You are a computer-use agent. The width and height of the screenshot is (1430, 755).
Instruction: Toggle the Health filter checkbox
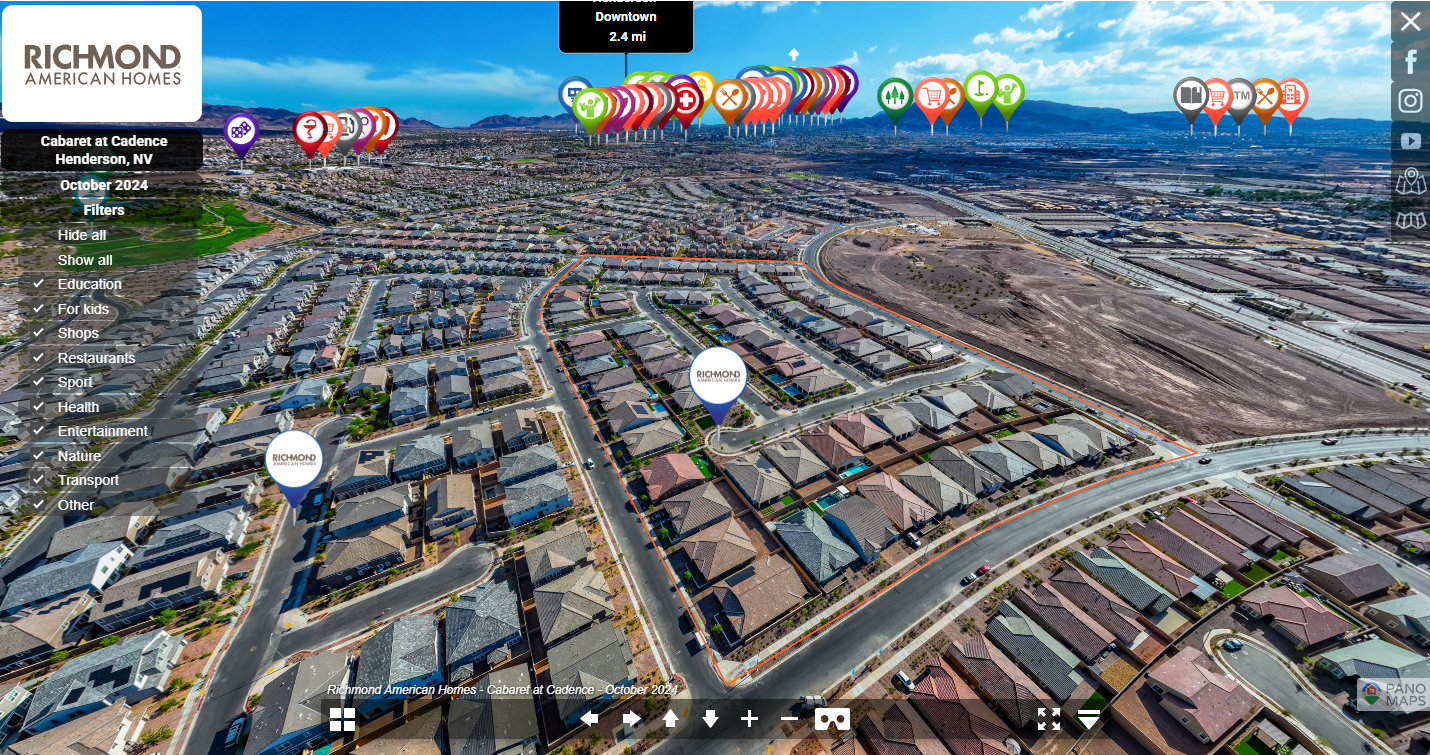click(39, 407)
